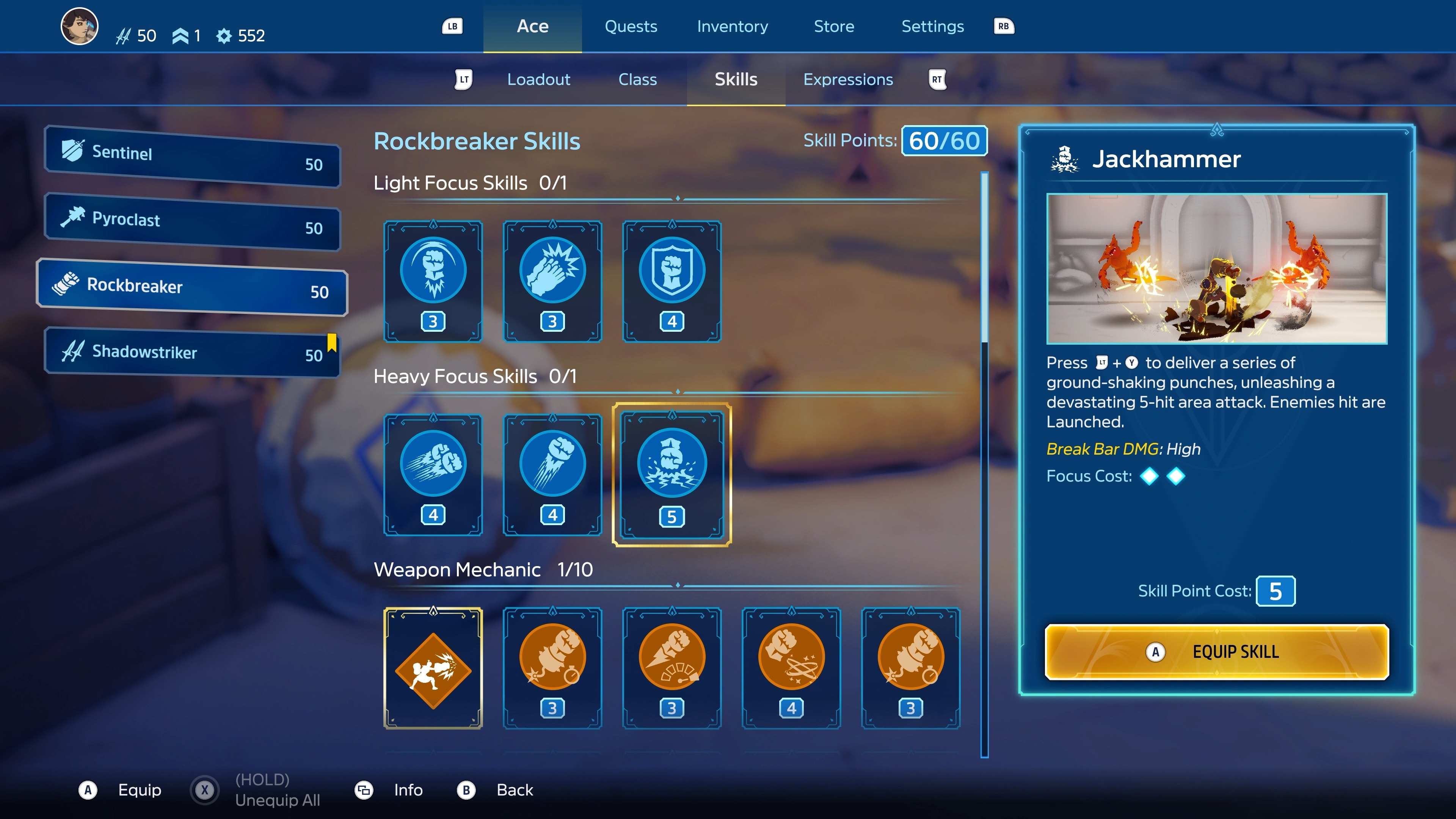Switch to the Inventory tab
The height and width of the screenshot is (819, 1456).
point(732,27)
